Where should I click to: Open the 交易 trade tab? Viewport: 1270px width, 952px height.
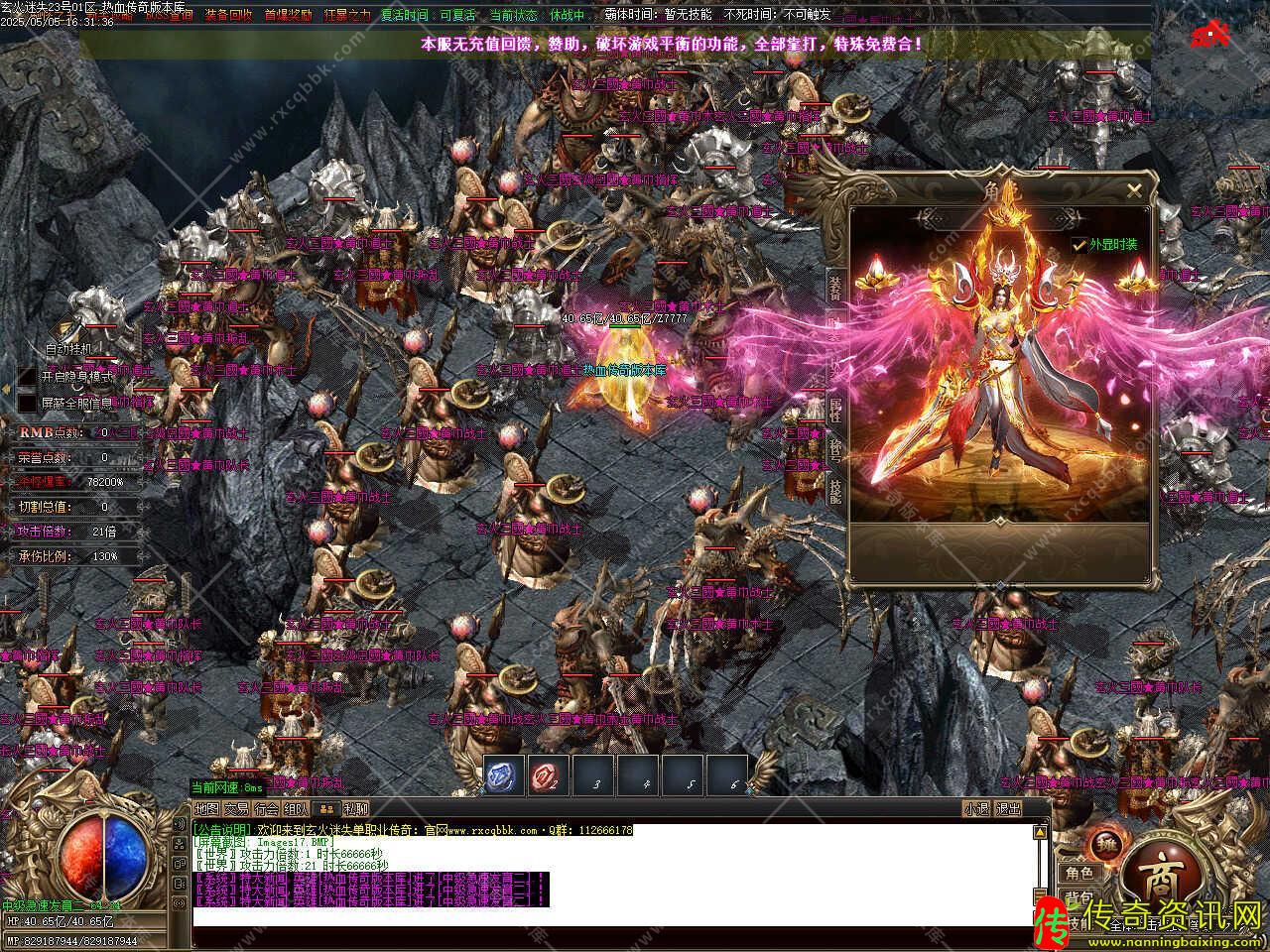236,809
